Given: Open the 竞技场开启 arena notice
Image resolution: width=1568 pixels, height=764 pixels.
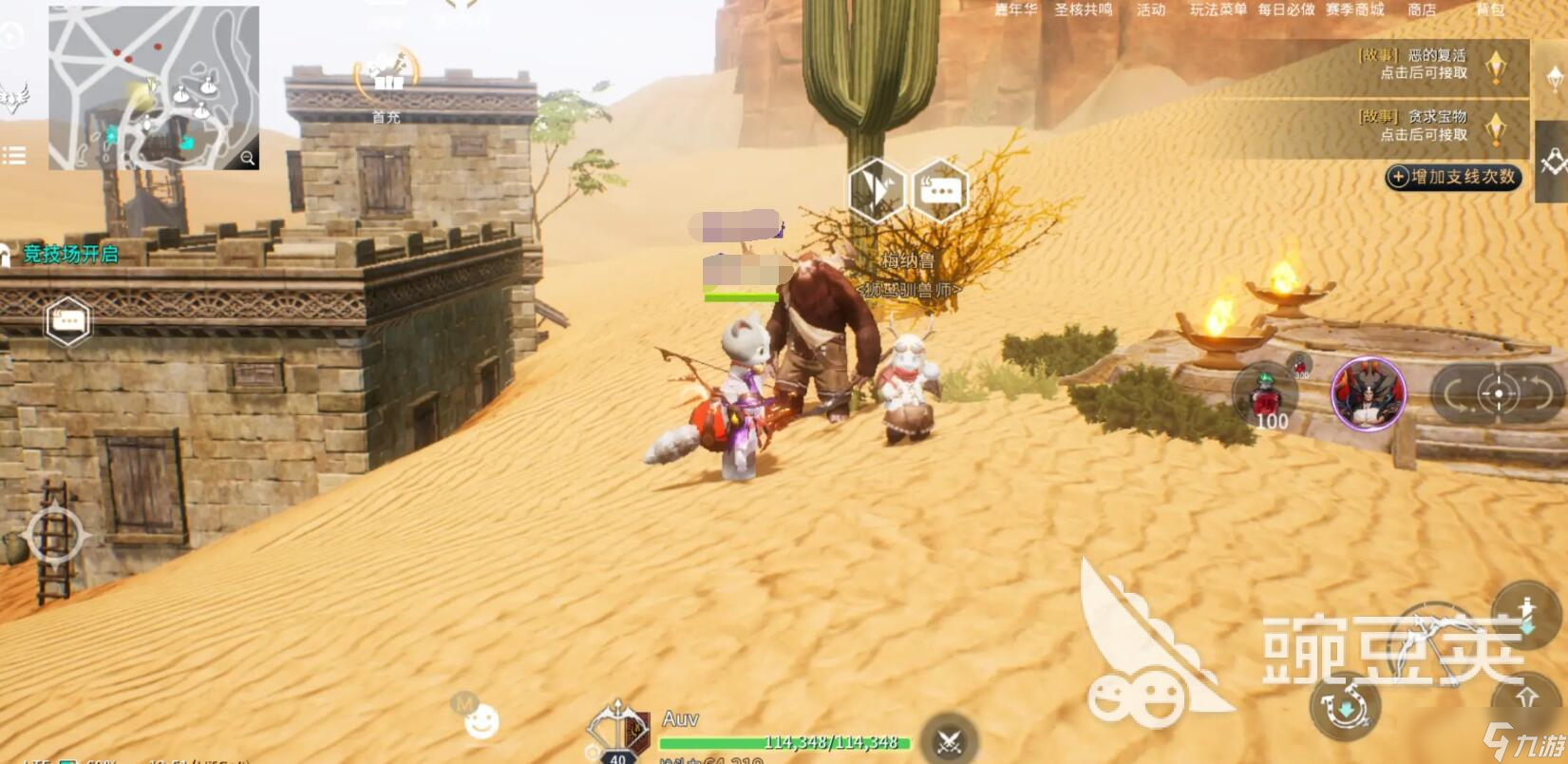Looking at the screenshot, I should (x=69, y=254).
